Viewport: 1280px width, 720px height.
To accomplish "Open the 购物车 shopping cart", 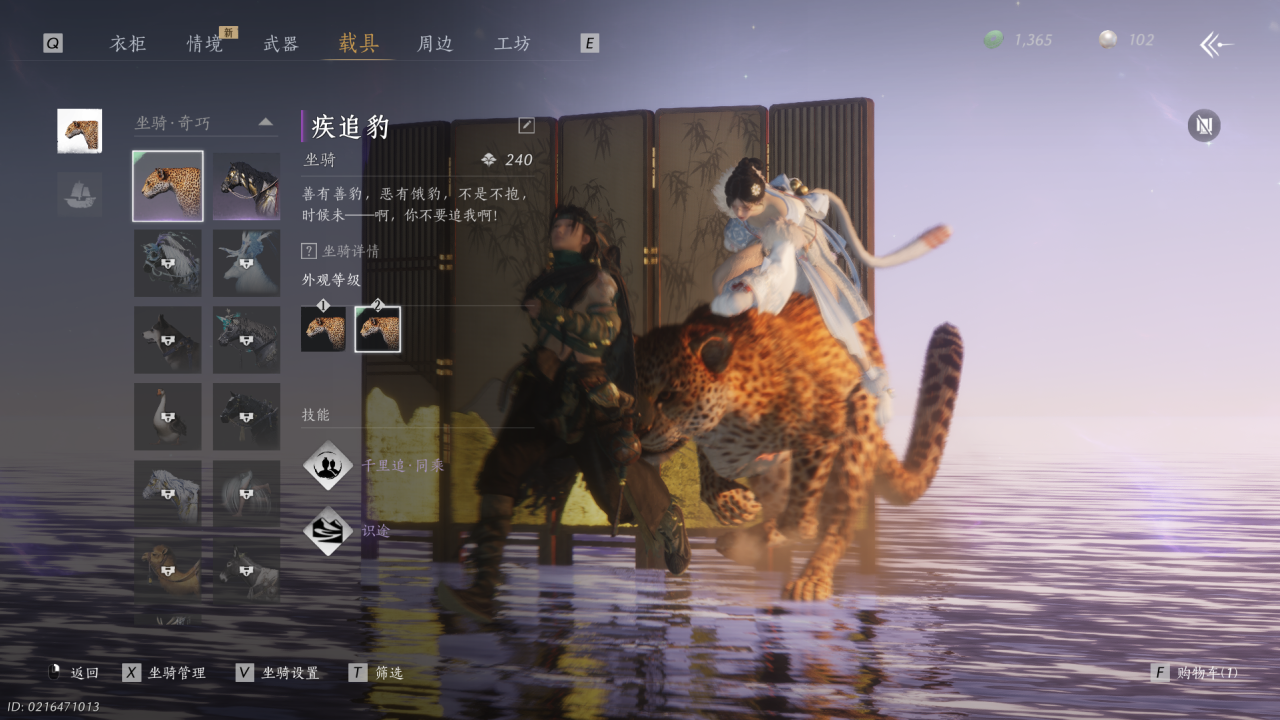I will [x=1195, y=673].
